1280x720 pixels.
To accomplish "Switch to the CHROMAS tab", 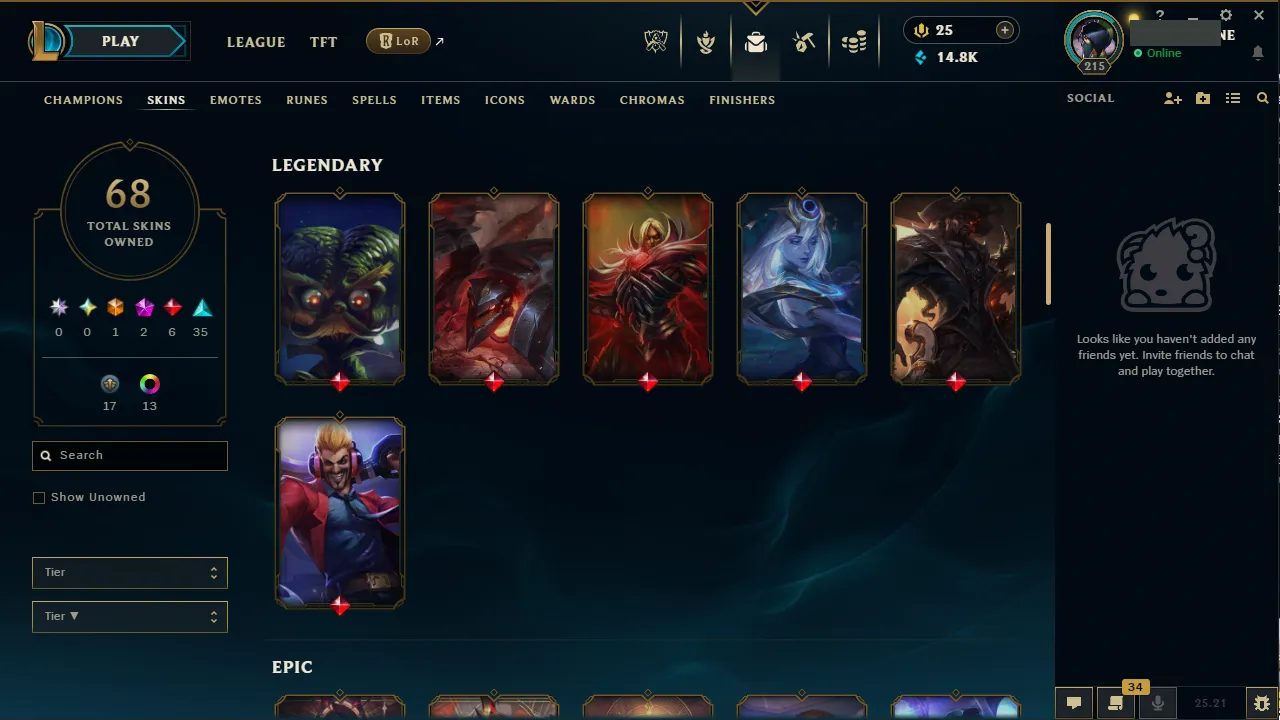I will tap(652, 100).
